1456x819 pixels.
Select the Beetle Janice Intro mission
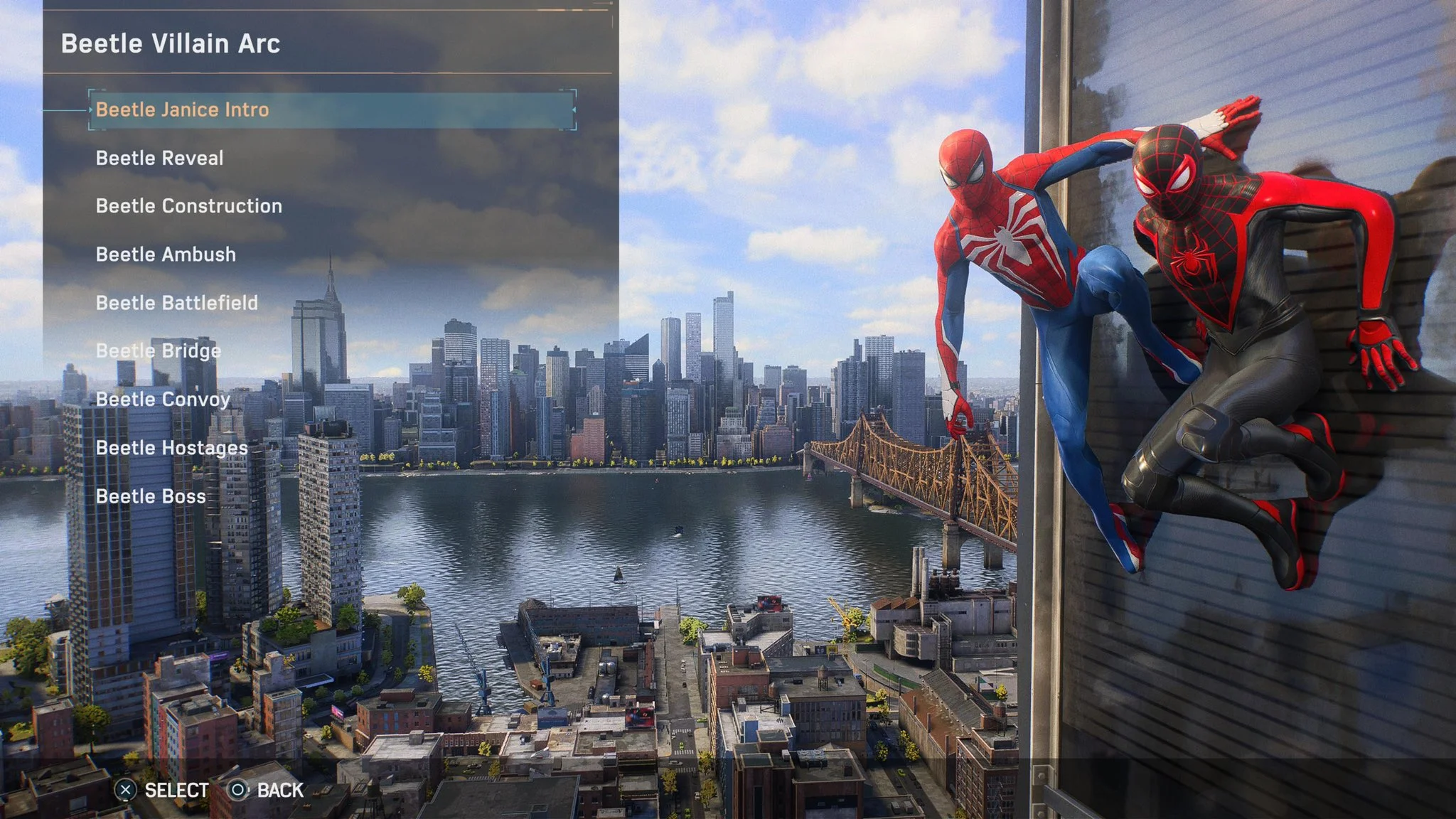[185, 111]
